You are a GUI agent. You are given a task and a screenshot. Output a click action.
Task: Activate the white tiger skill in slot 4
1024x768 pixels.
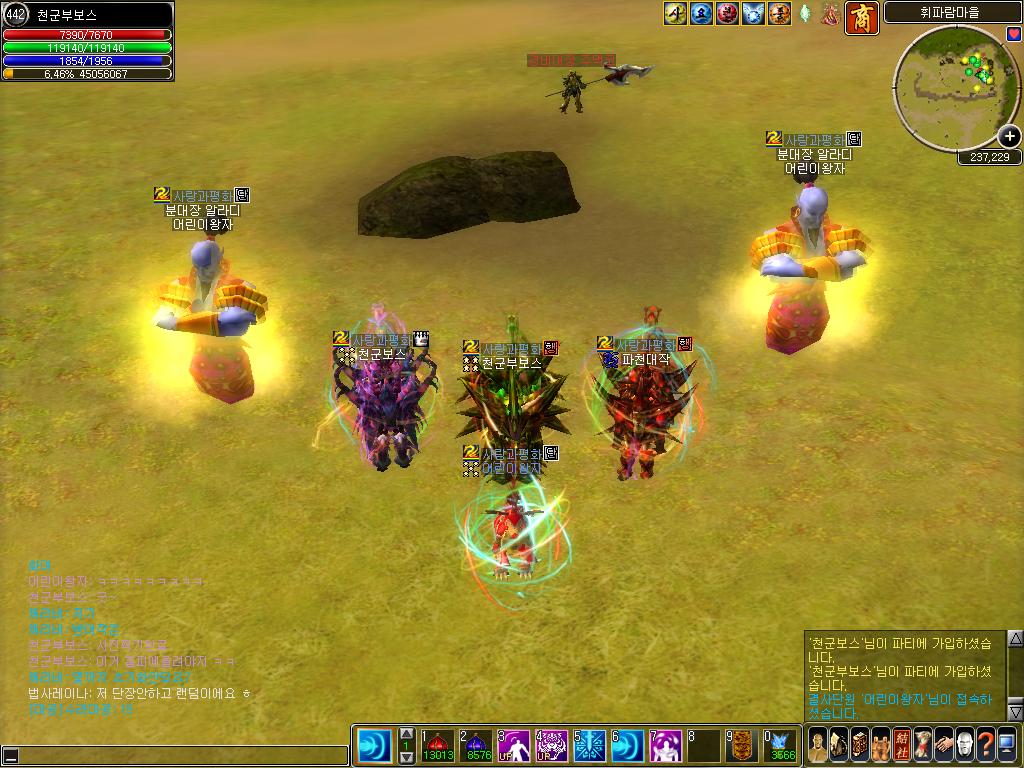click(x=552, y=746)
